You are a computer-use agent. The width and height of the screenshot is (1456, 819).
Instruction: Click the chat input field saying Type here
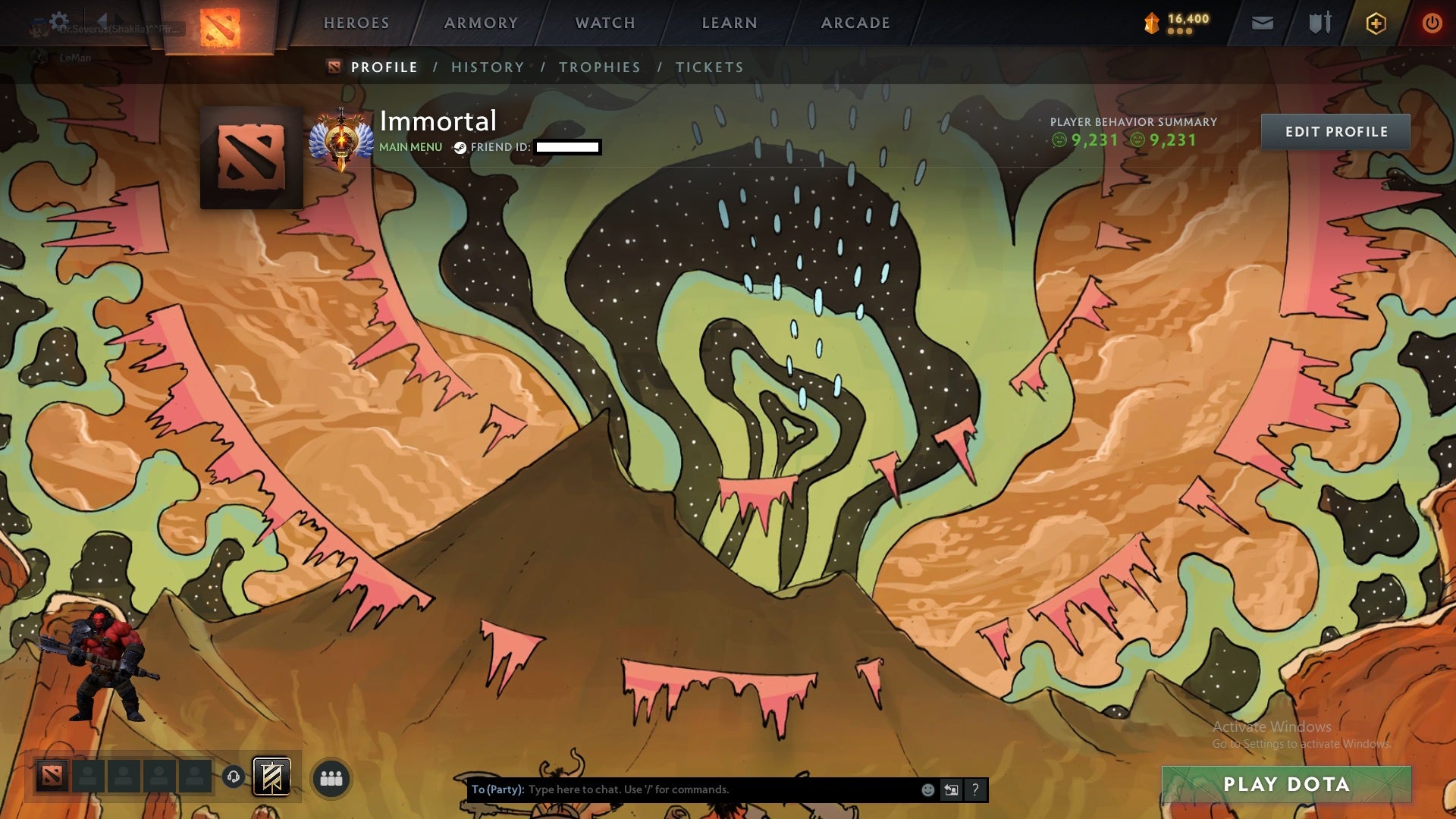(682, 789)
